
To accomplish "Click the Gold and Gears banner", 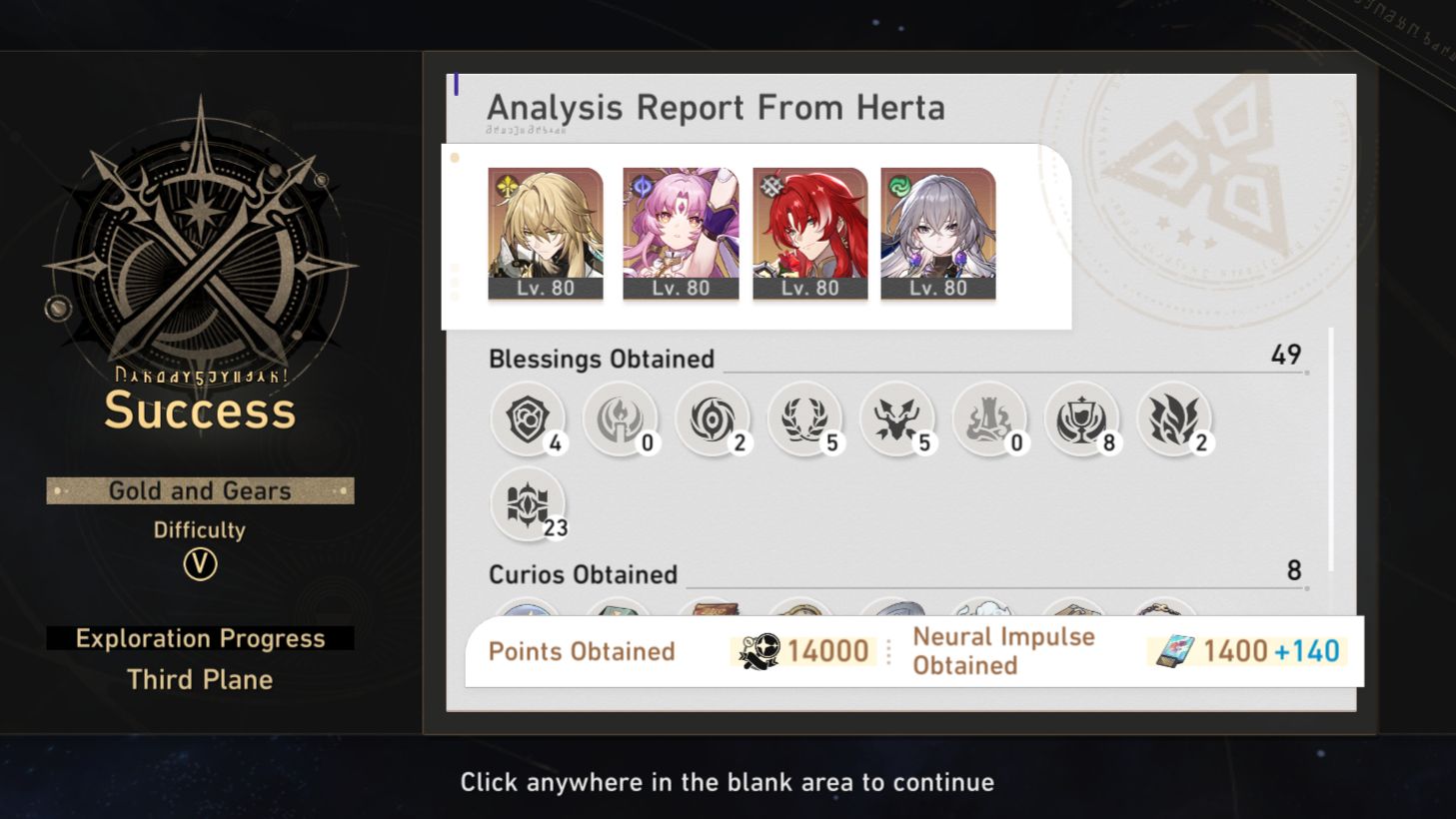I will click(199, 490).
